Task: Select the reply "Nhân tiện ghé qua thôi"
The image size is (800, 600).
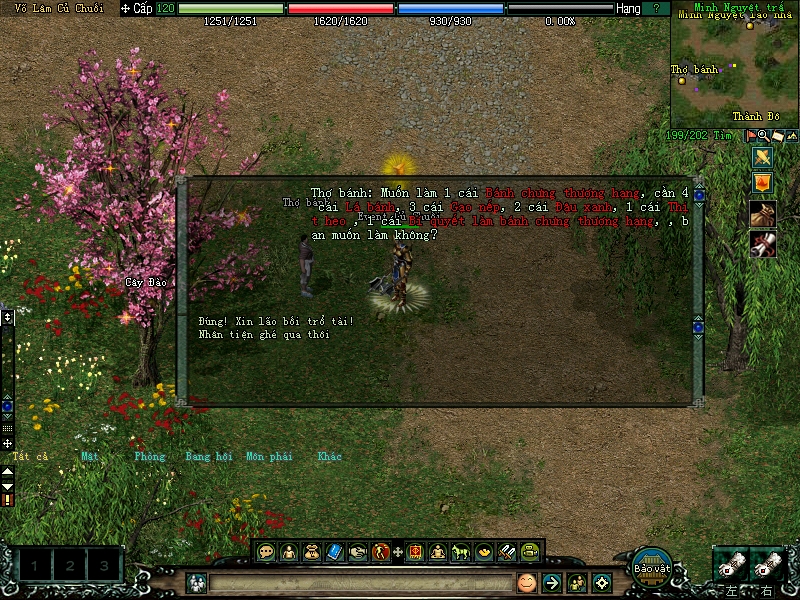Action: click(264, 335)
